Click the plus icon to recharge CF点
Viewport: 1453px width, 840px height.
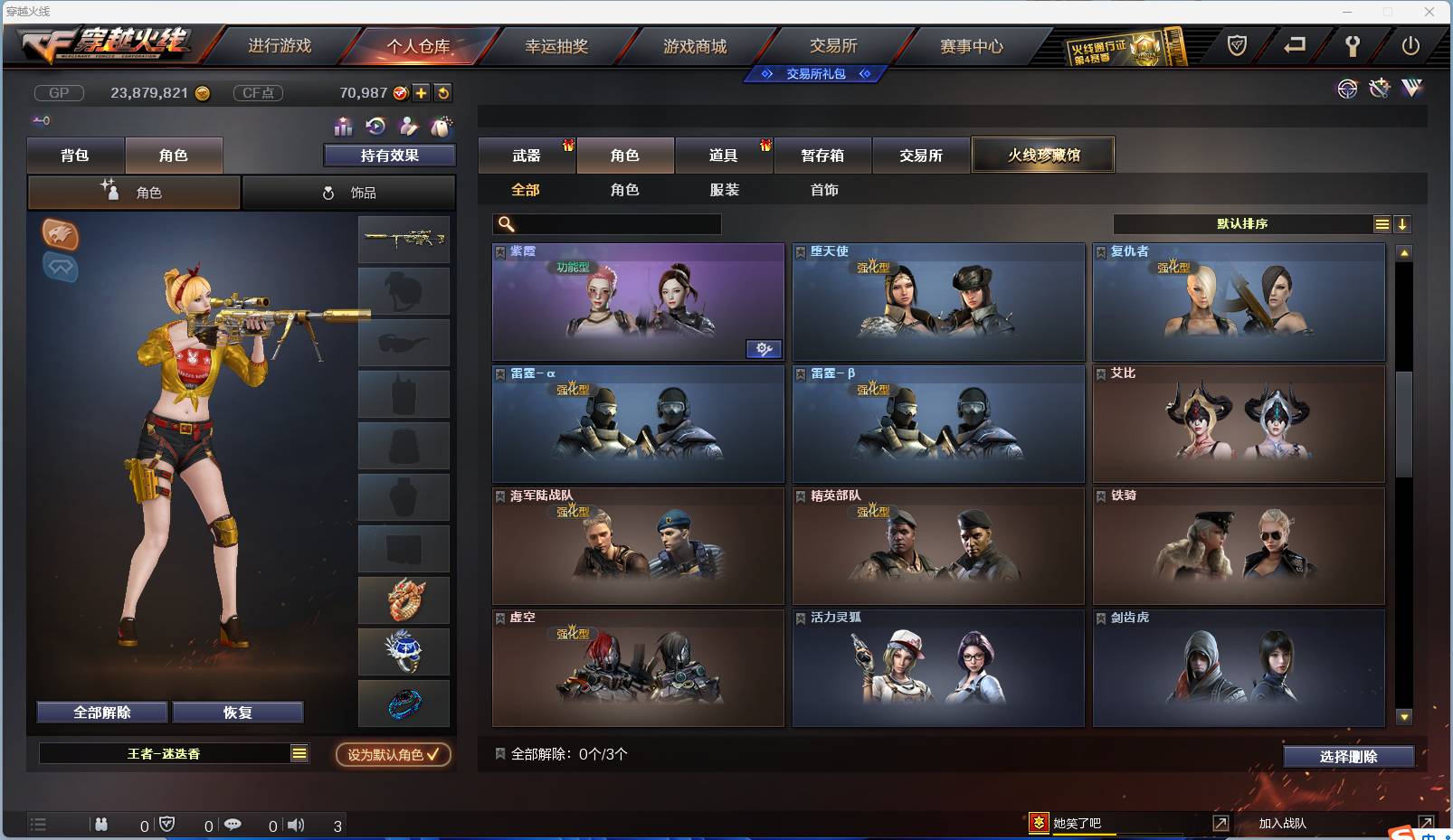(421, 92)
